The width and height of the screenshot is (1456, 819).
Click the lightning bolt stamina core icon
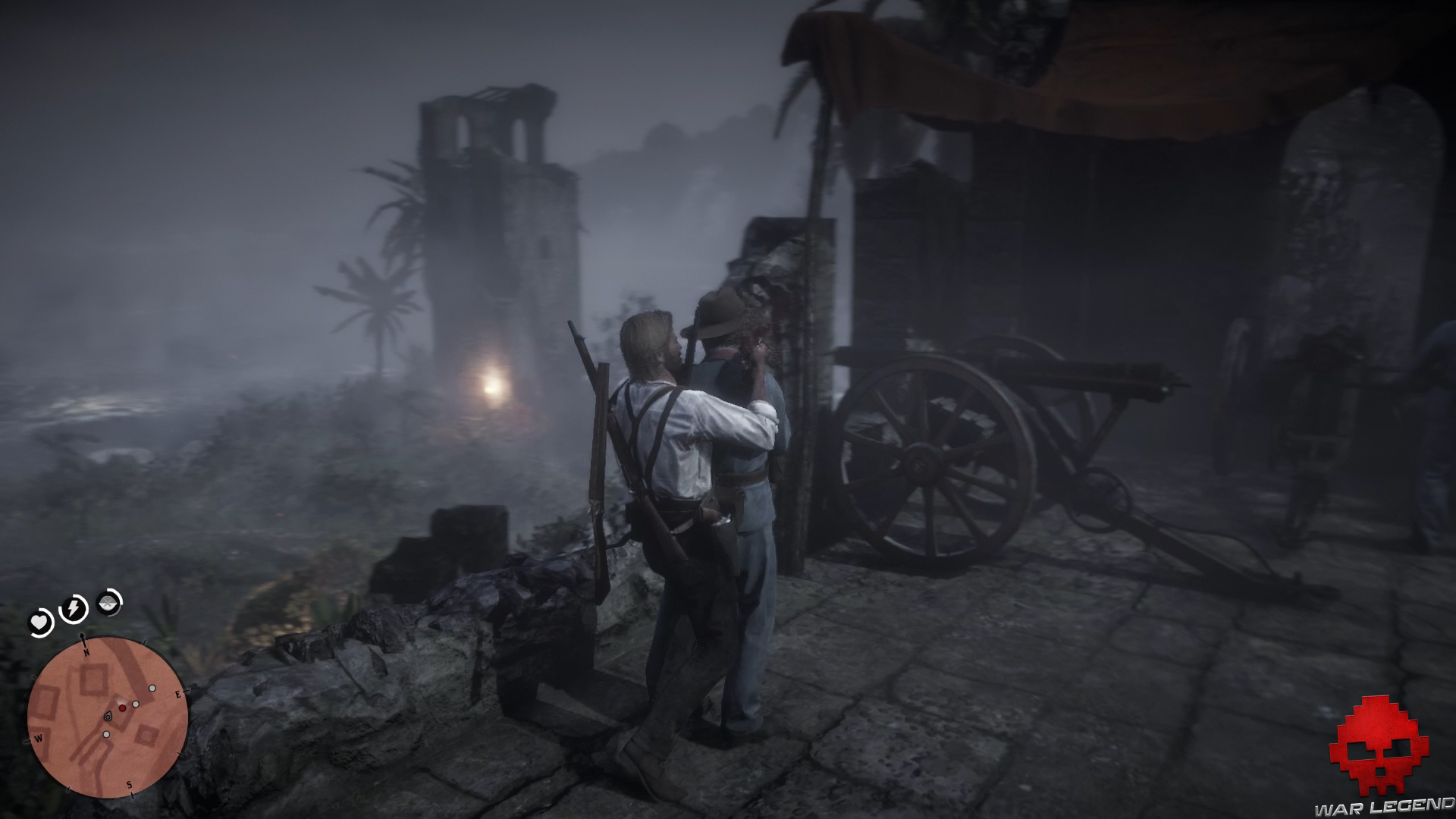72,607
